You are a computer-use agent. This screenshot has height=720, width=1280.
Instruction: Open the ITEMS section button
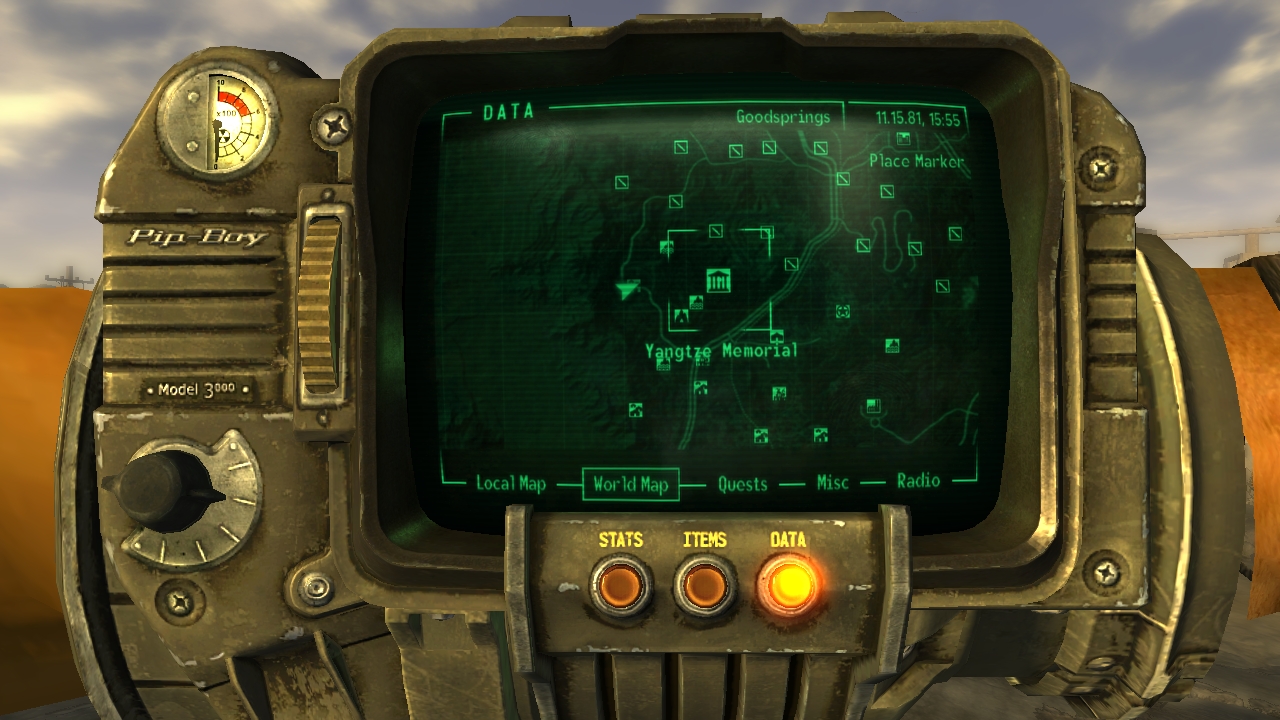[x=704, y=585]
